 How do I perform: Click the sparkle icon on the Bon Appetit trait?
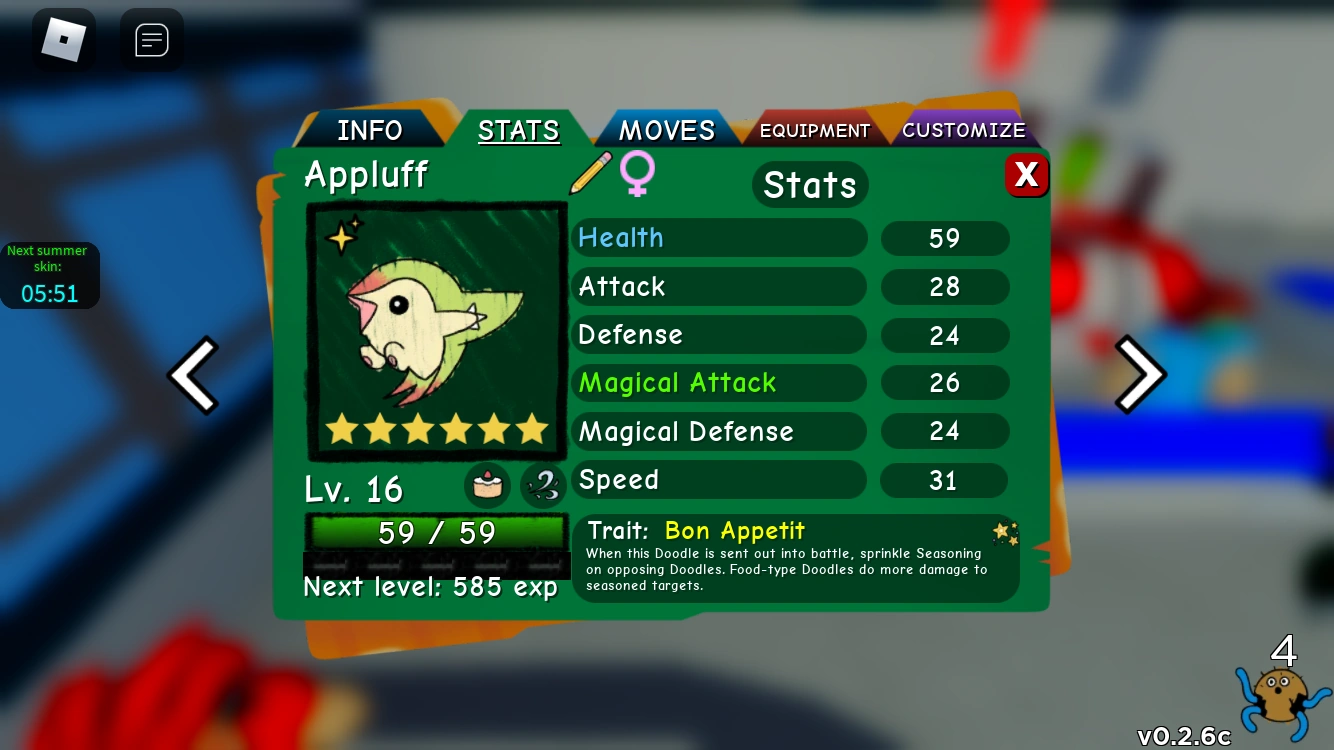tap(1005, 533)
